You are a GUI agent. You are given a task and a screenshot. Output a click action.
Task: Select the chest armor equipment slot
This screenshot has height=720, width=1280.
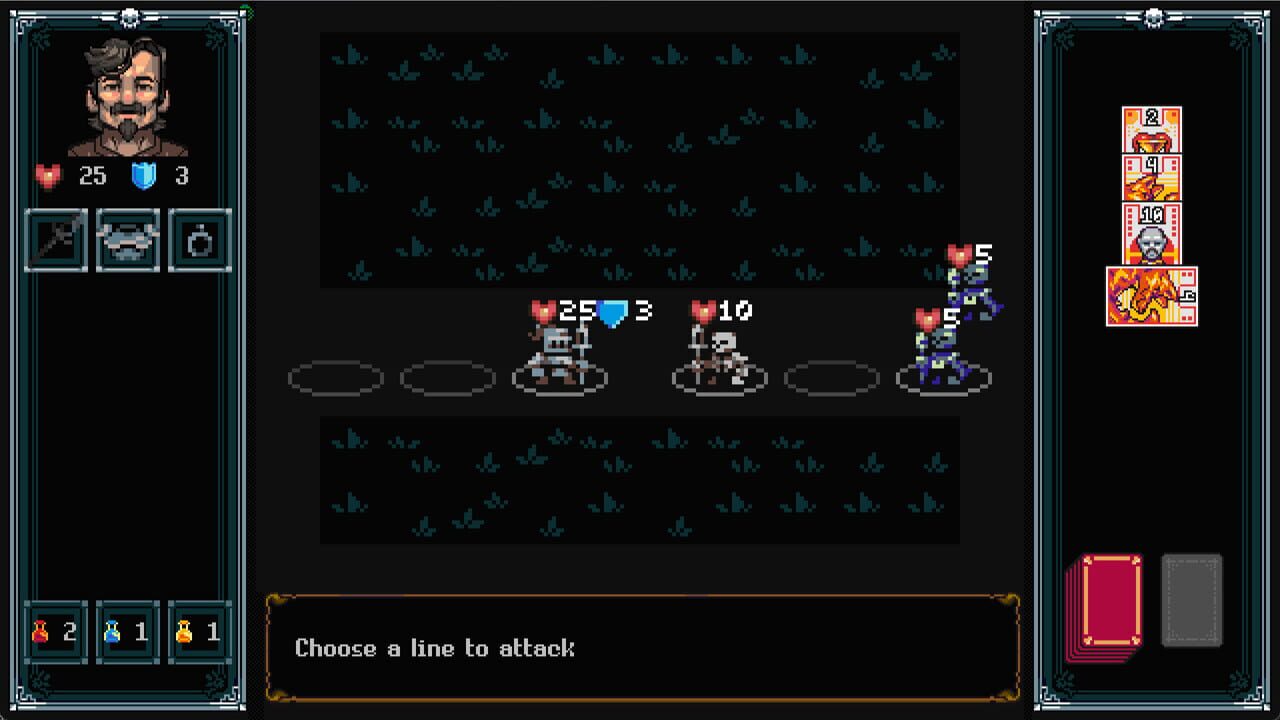[127, 238]
